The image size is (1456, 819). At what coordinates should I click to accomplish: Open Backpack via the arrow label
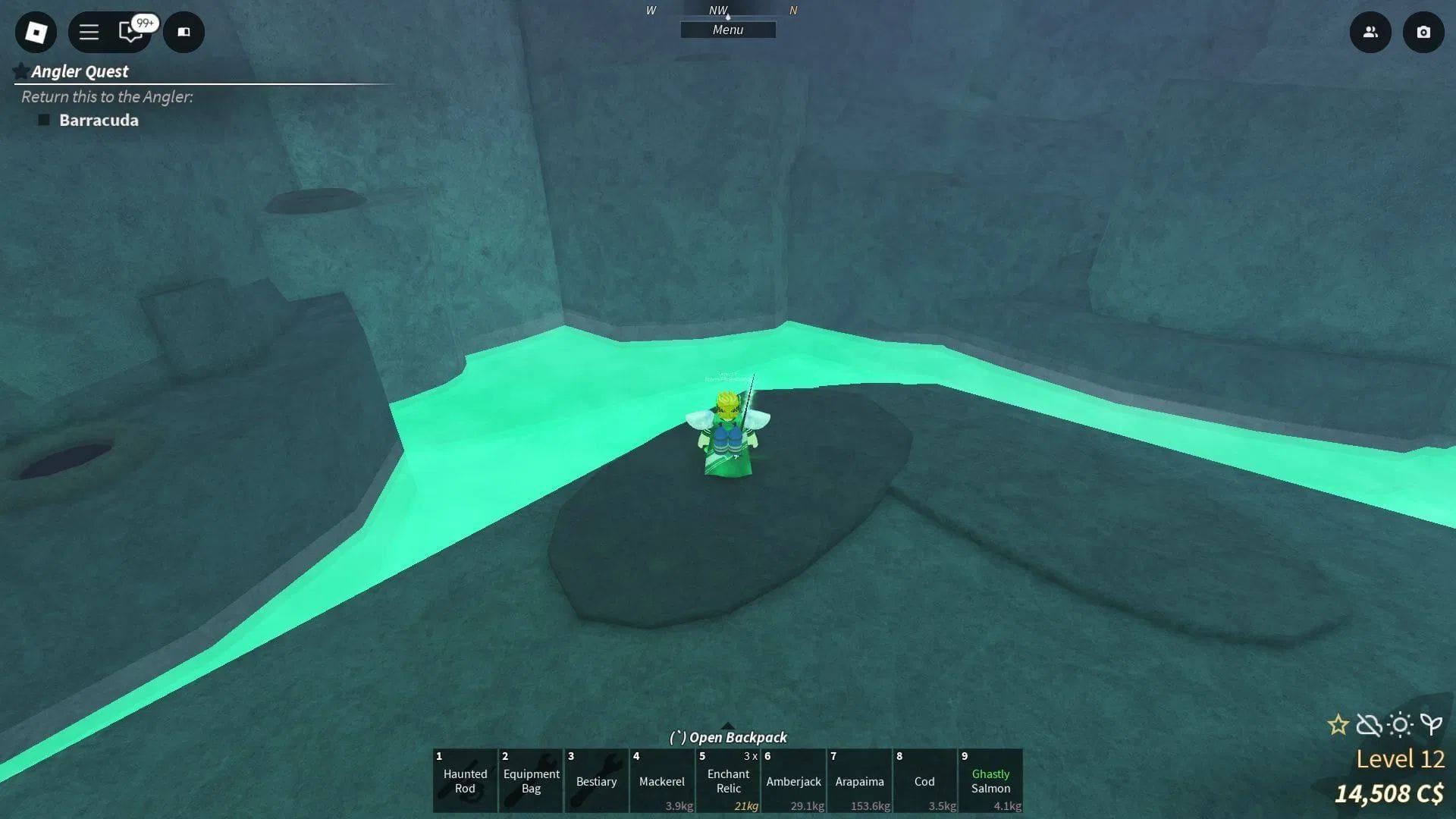tap(728, 736)
